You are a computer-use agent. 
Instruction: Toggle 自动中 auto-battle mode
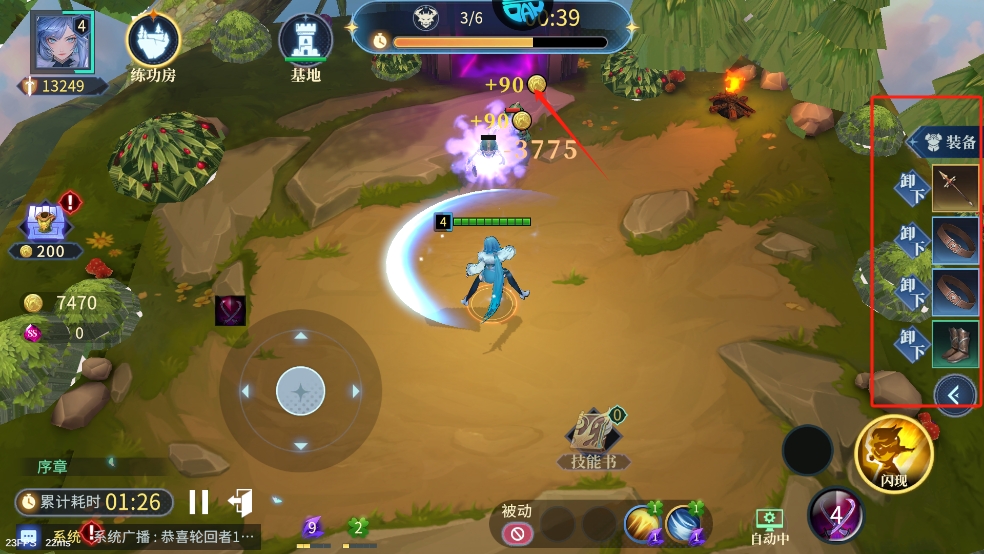click(x=768, y=523)
